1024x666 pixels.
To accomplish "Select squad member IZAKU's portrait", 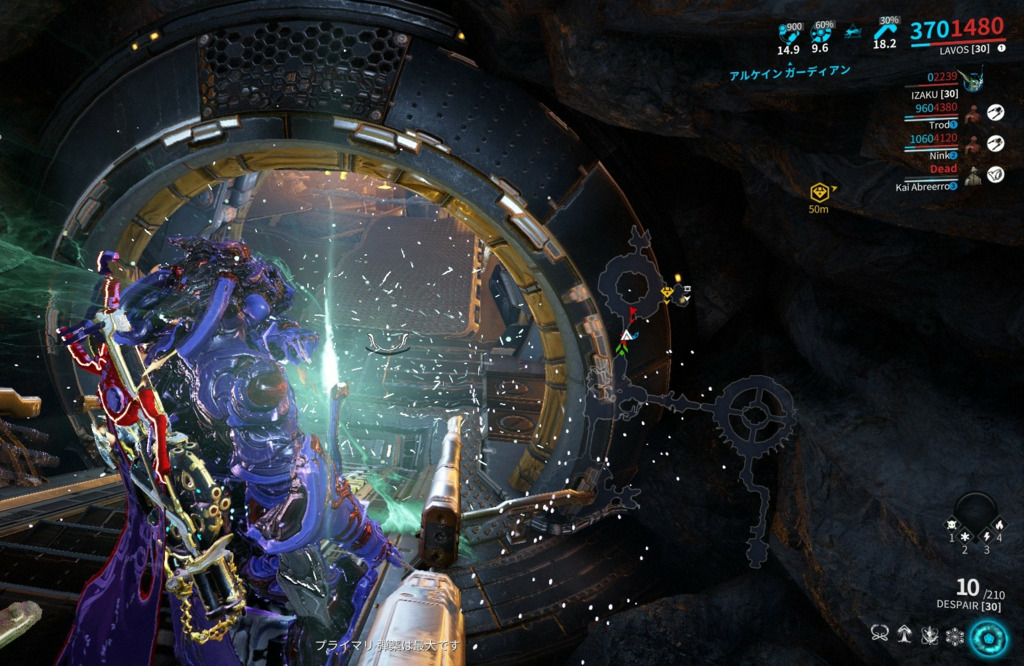I will (970, 80).
